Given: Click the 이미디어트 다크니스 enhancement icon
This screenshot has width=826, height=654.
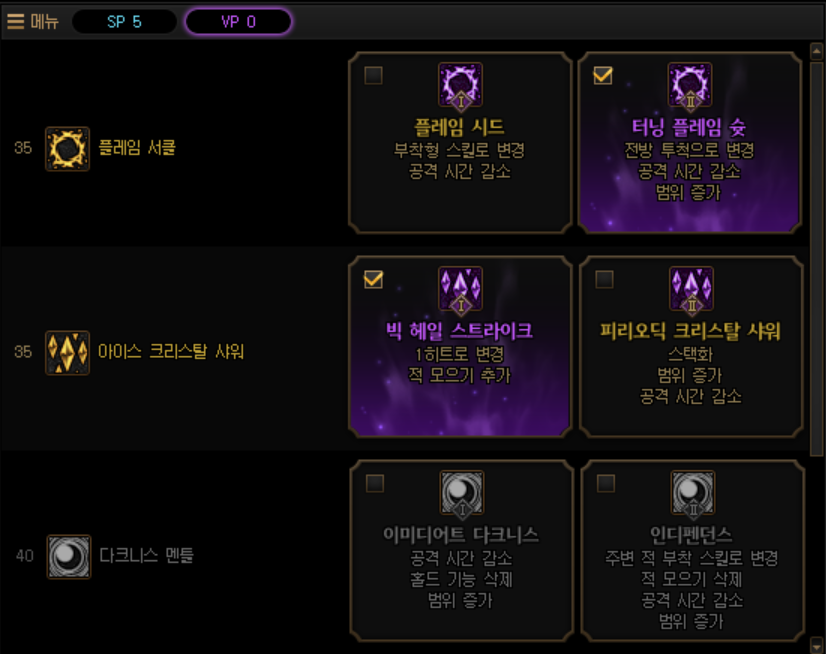Looking at the screenshot, I should point(461,493).
